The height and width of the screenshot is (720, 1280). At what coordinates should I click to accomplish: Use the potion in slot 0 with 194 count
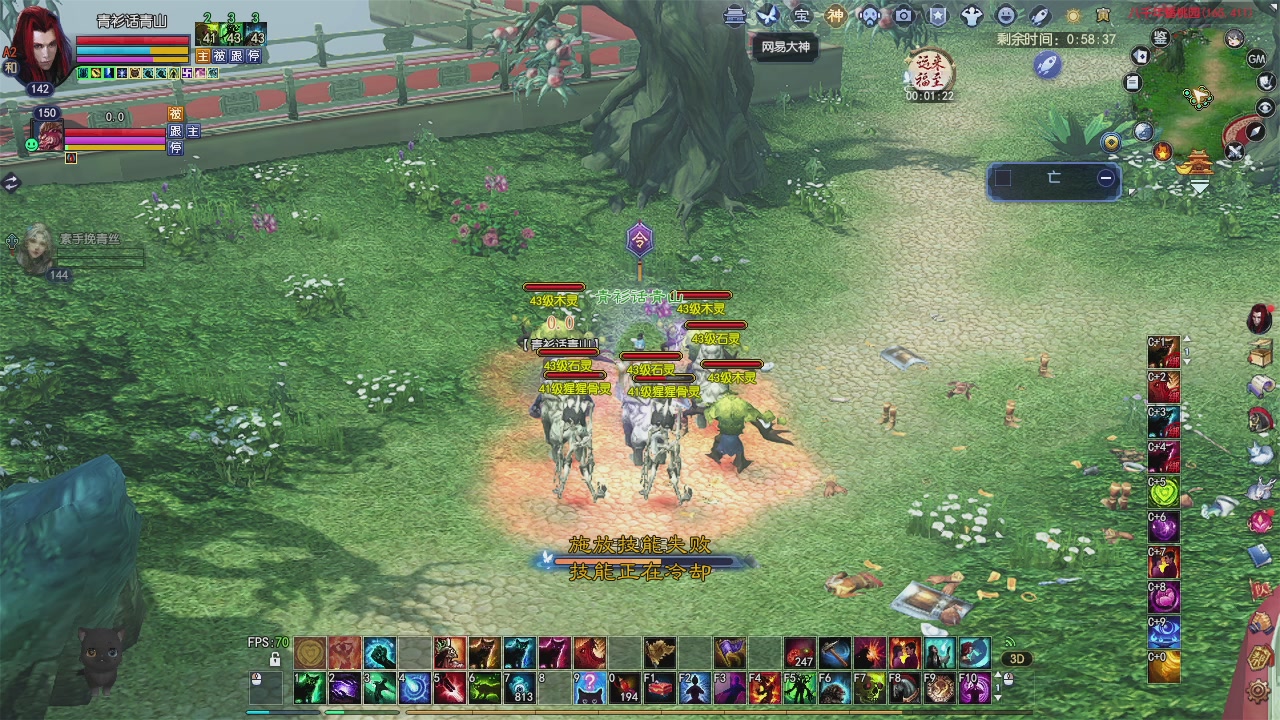pos(624,688)
